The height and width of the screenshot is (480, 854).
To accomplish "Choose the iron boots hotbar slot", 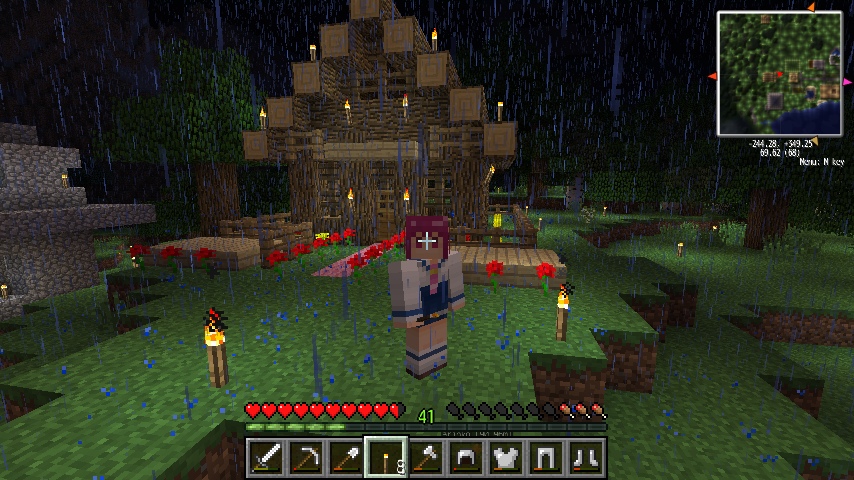I will 584,458.
